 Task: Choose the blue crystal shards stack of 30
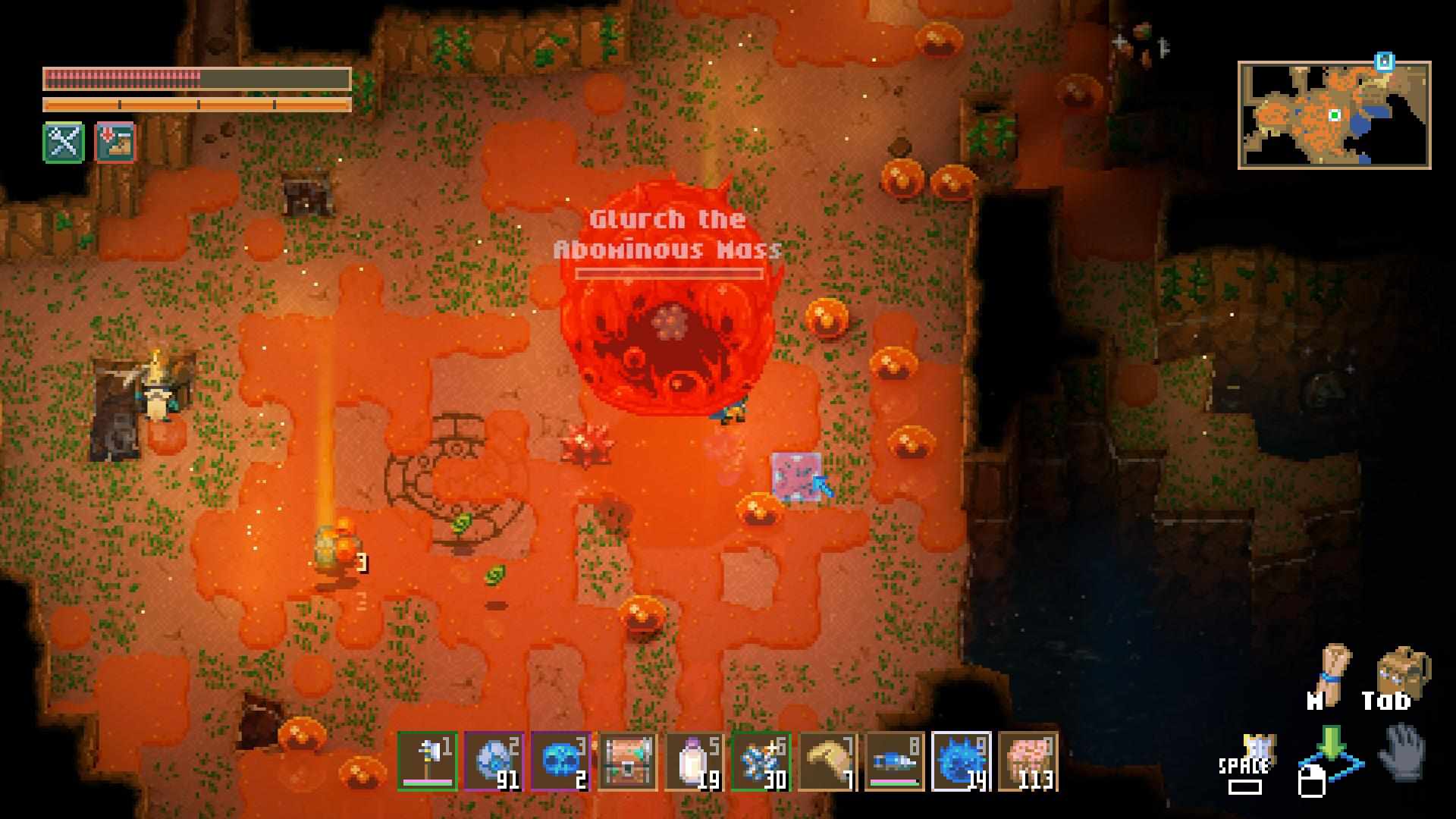tap(761, 761)
